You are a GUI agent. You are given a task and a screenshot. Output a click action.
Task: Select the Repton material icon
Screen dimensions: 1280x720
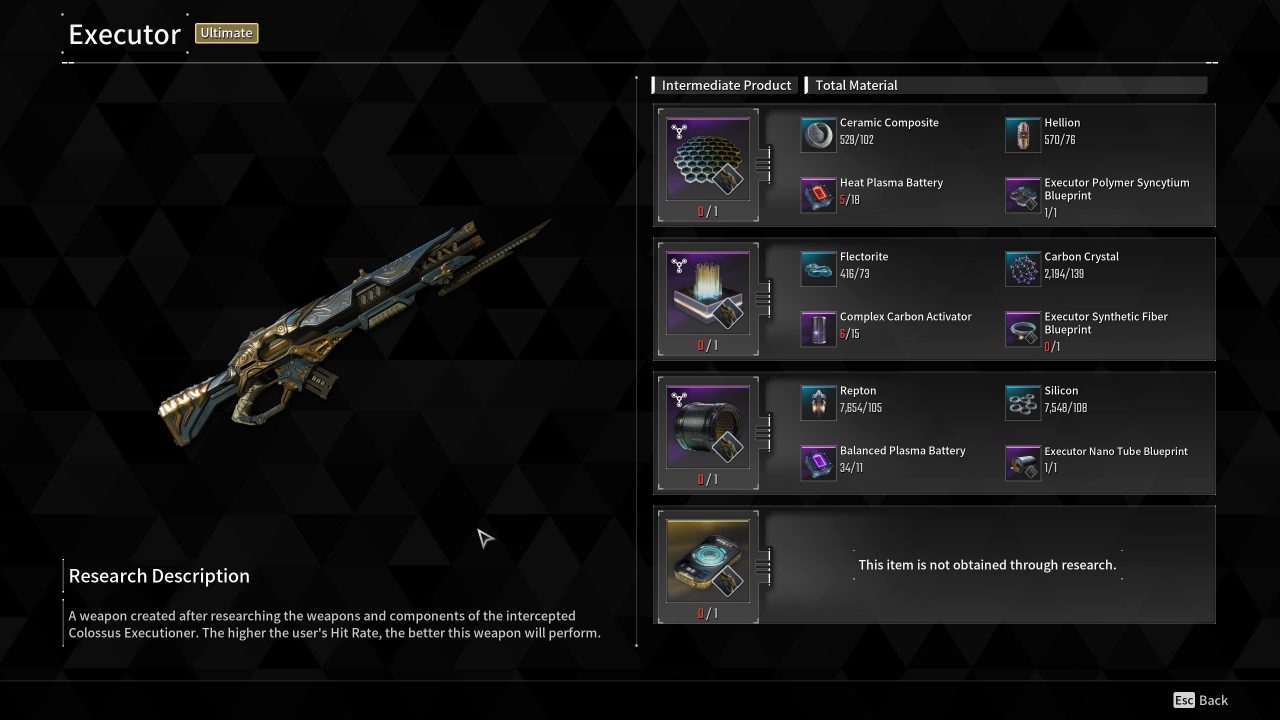(x=818, y=401)
